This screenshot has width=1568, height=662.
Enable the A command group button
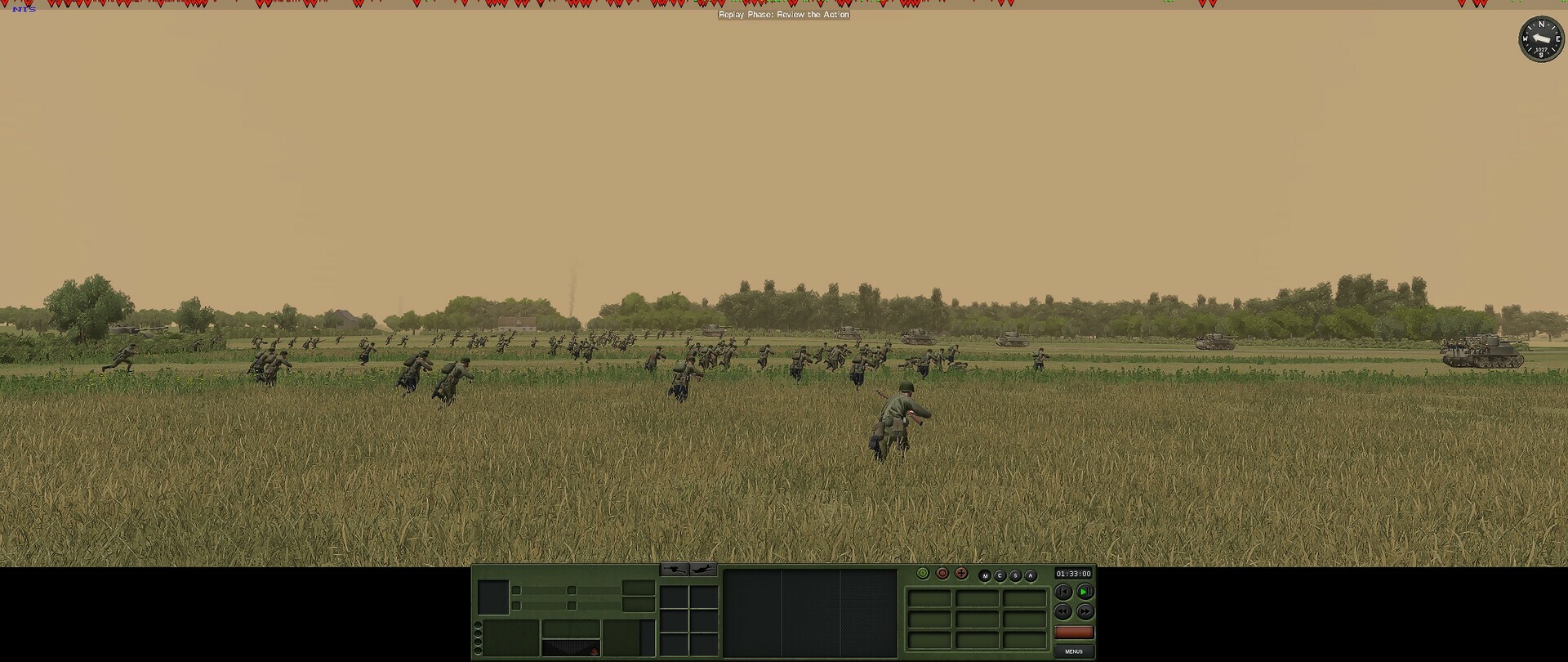click(x=1030, y=575)
